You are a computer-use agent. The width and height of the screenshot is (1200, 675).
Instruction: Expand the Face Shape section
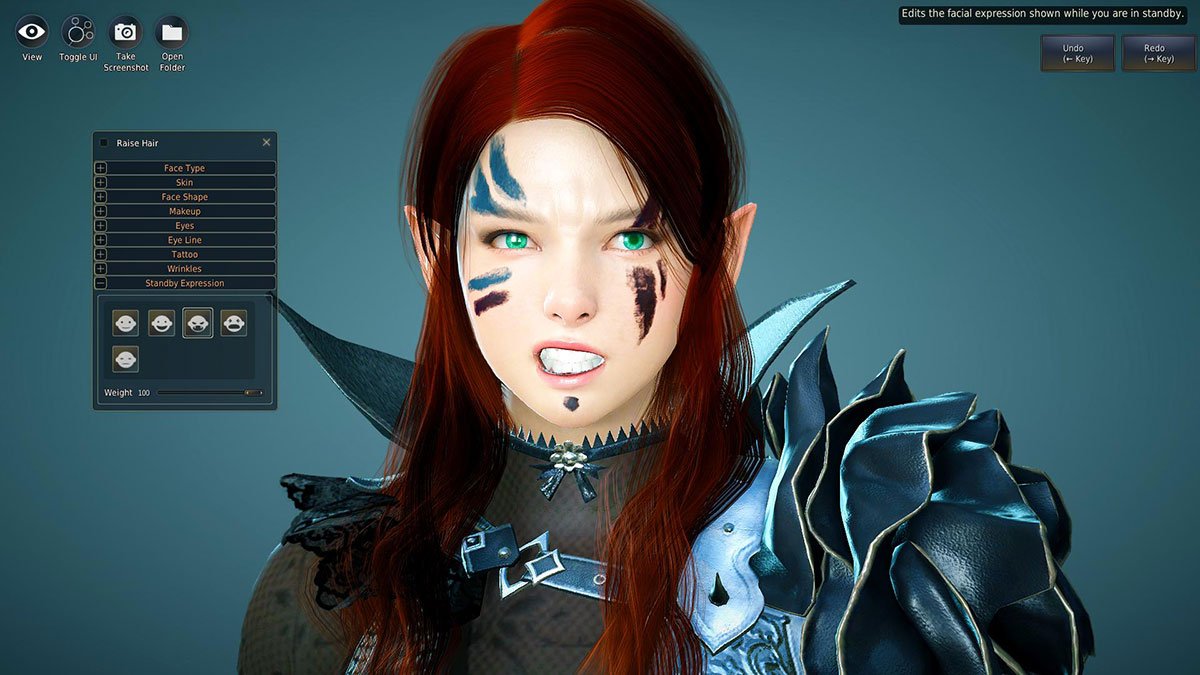[x=184, y=197]
